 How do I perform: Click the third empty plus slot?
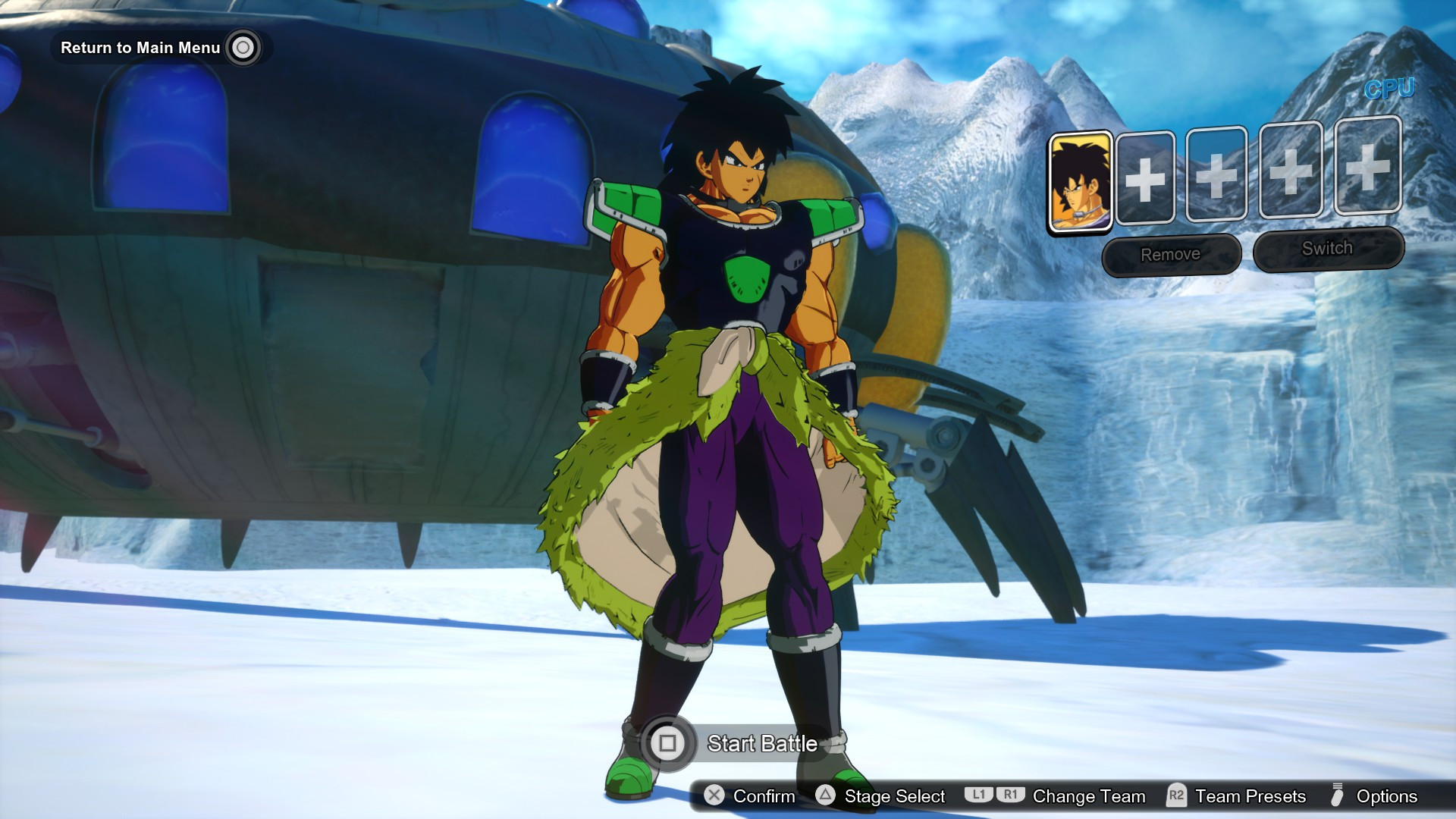click(1292, 180)
